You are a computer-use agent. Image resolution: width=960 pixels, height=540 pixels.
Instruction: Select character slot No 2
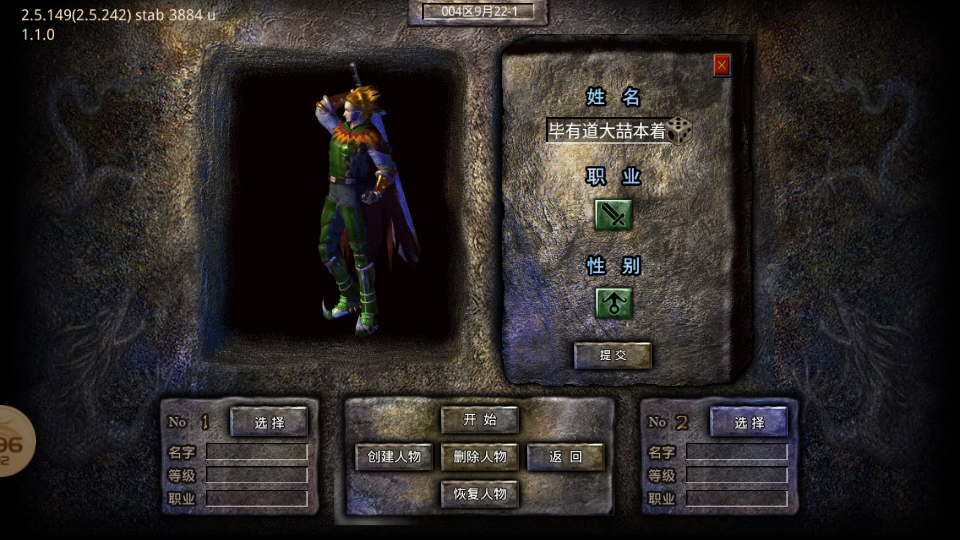coord(749,422)
